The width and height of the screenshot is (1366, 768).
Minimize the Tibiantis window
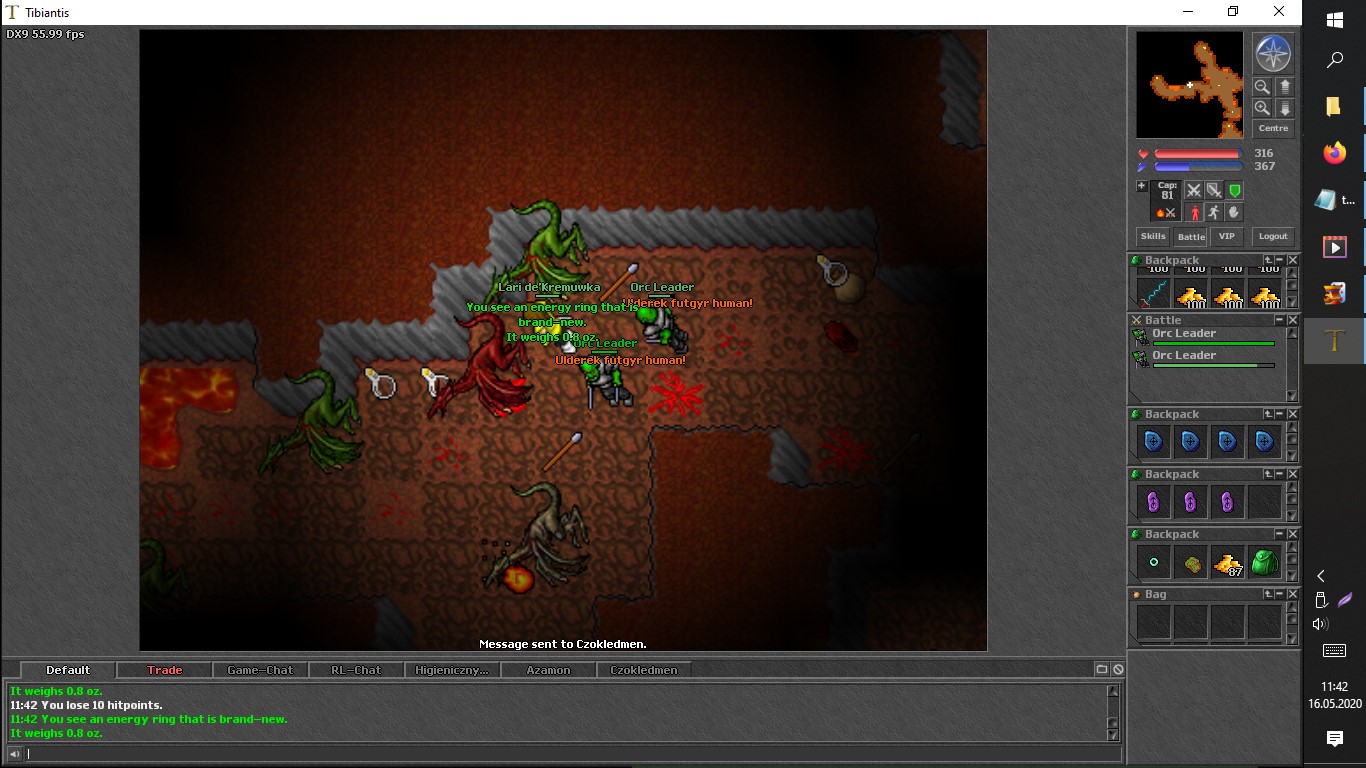1187,12
